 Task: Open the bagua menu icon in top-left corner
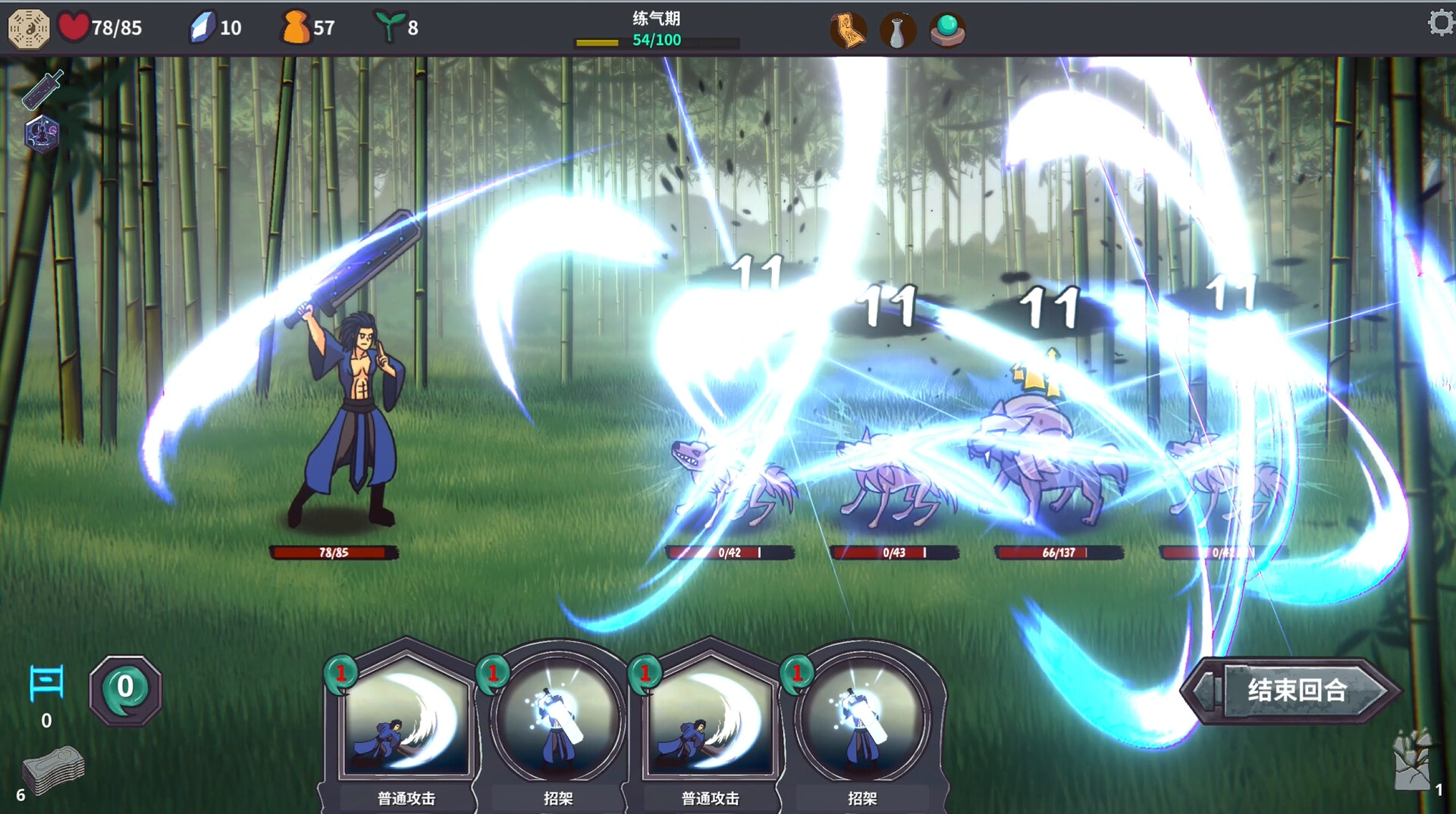coord(29,29)
